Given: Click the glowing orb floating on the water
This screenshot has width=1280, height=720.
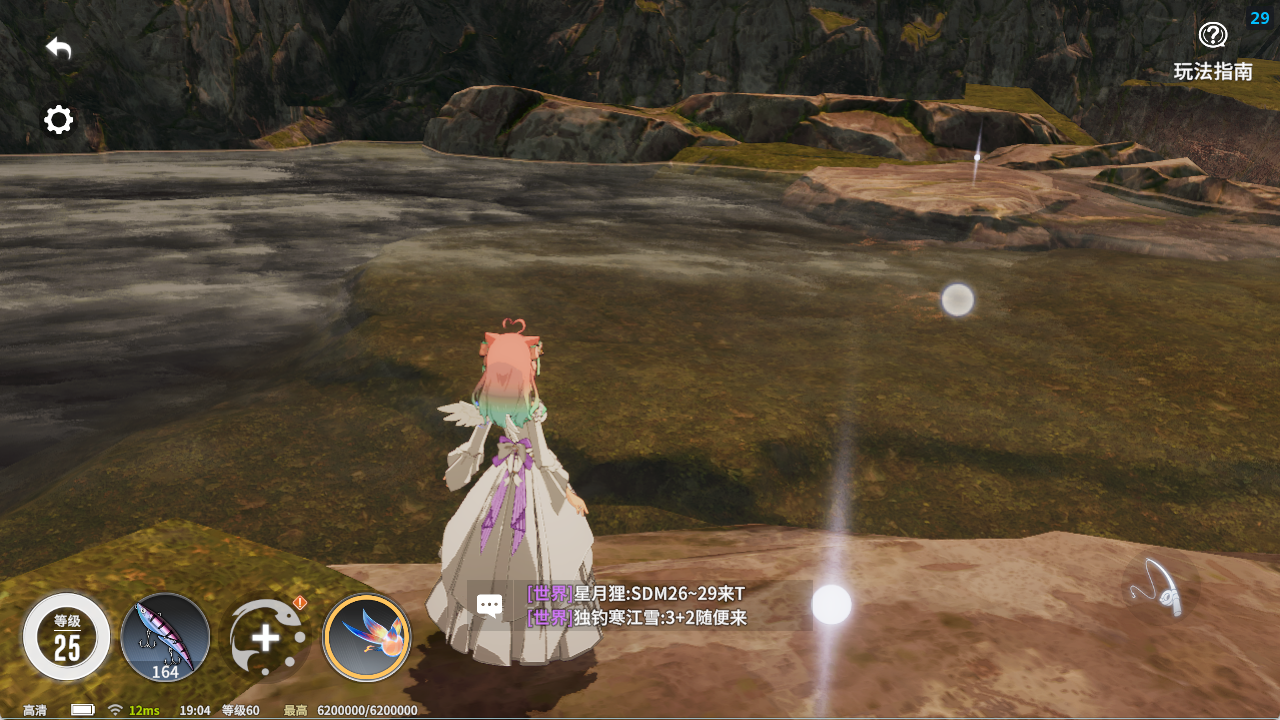Looking at the screenshot, I should click(x=957, y=299).
